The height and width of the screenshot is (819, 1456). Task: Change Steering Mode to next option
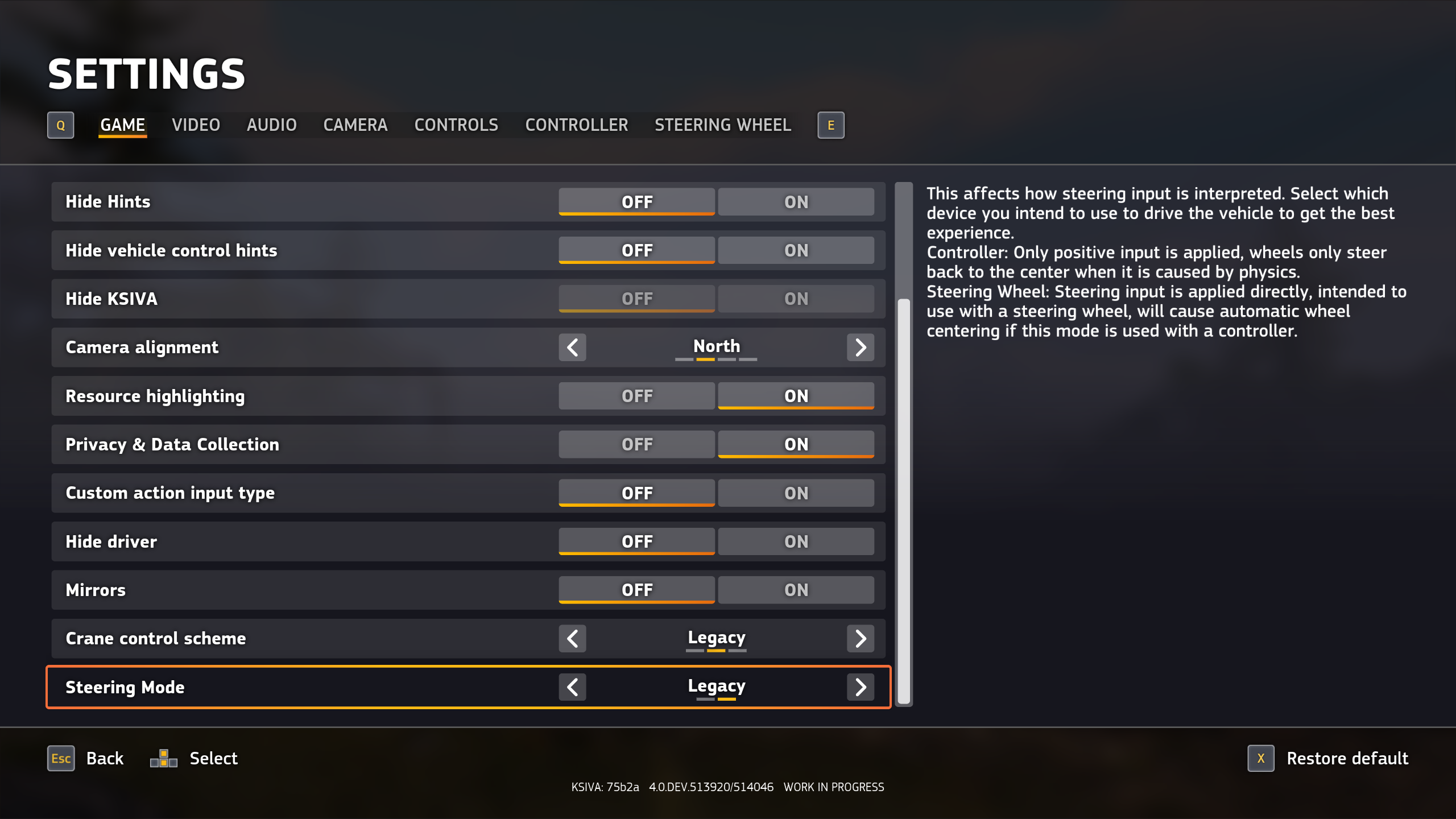click(860, 687)
